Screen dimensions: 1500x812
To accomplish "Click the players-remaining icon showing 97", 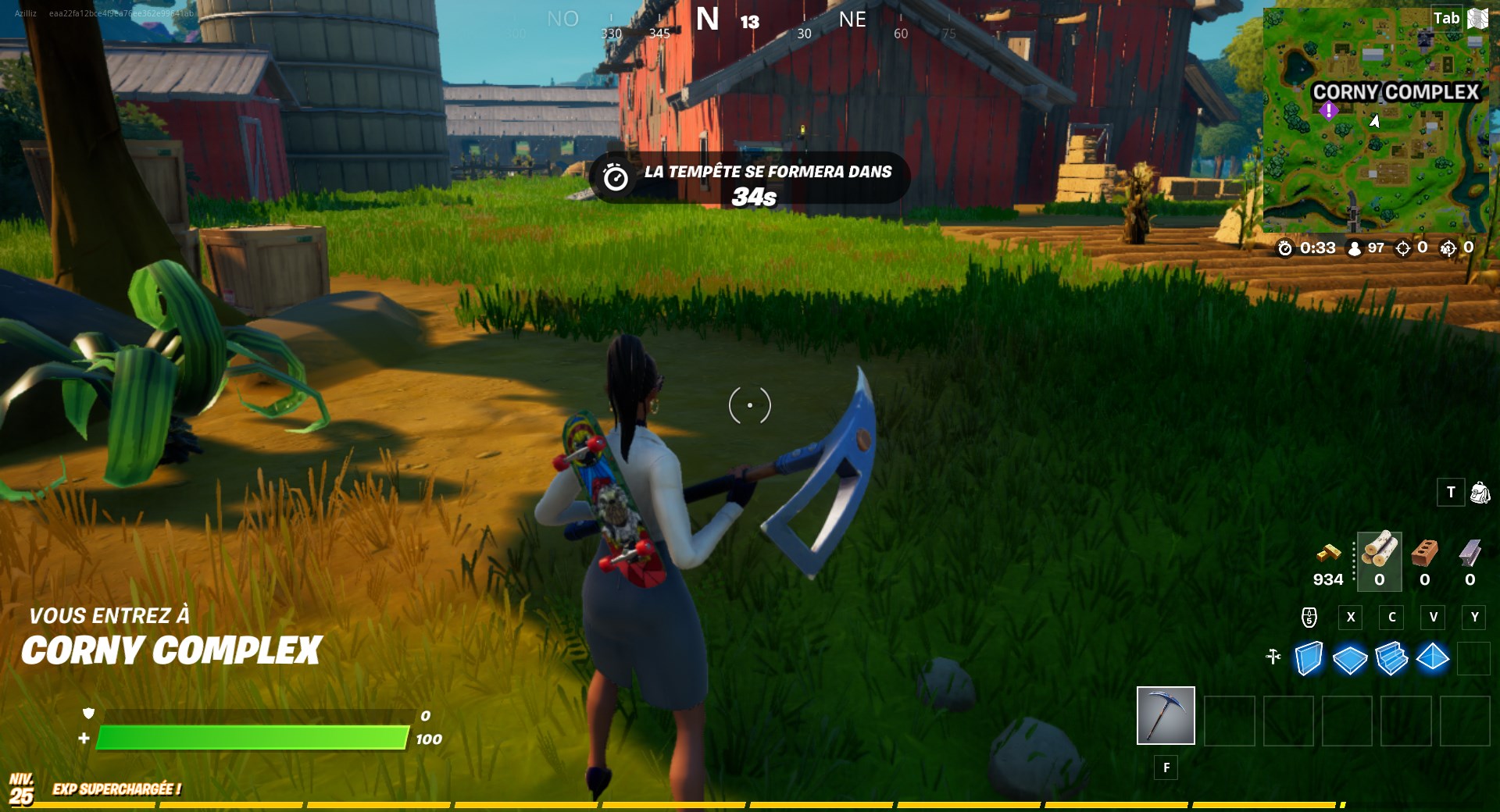I will 1355,248.
